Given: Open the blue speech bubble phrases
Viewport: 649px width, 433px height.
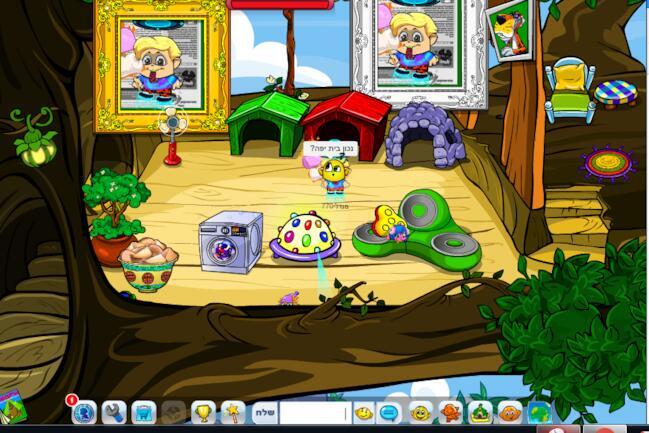Looking at the screenshot, I should tap(391, 412).
